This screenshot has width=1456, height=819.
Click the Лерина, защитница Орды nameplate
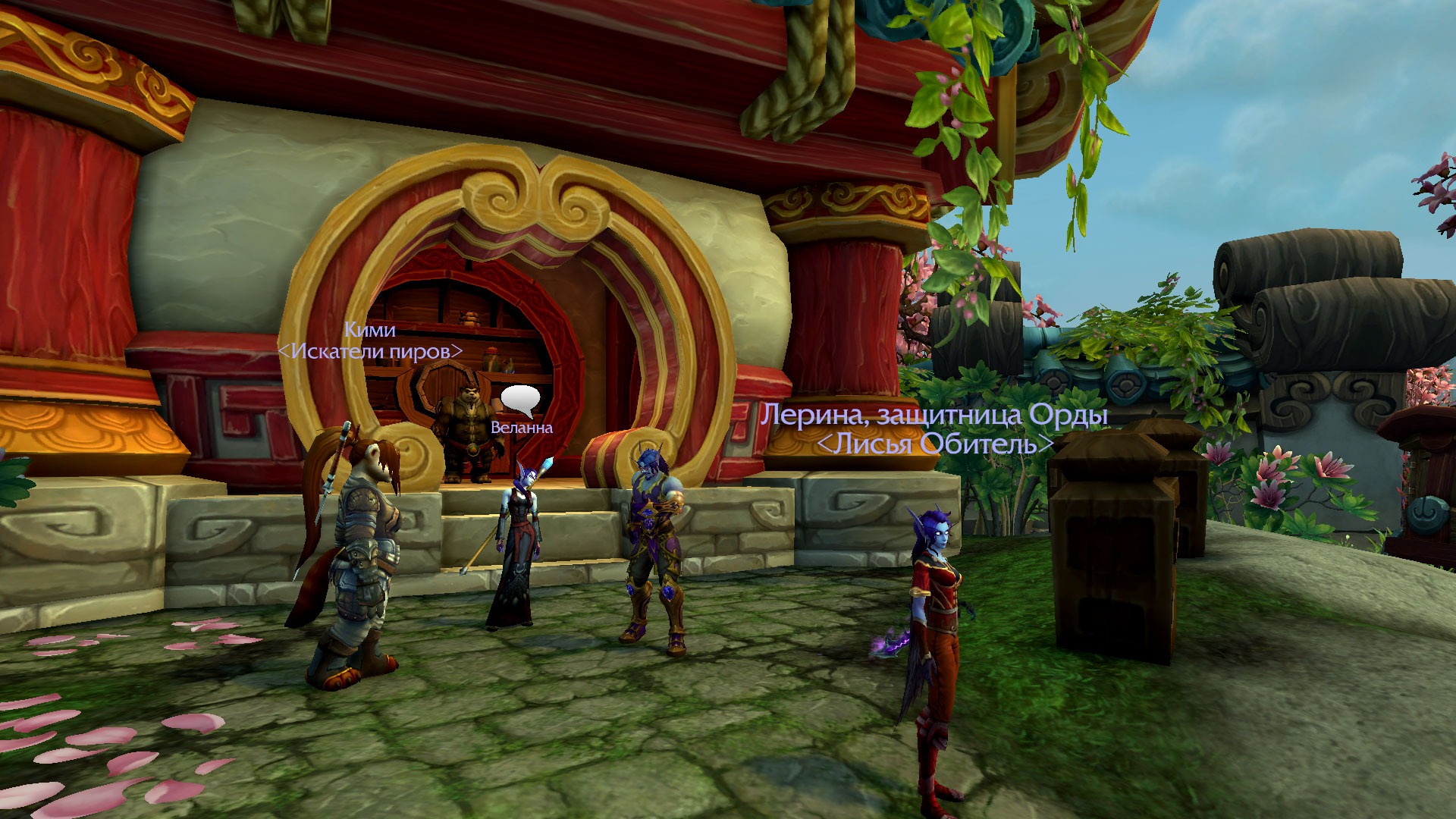tap(934, 415)
